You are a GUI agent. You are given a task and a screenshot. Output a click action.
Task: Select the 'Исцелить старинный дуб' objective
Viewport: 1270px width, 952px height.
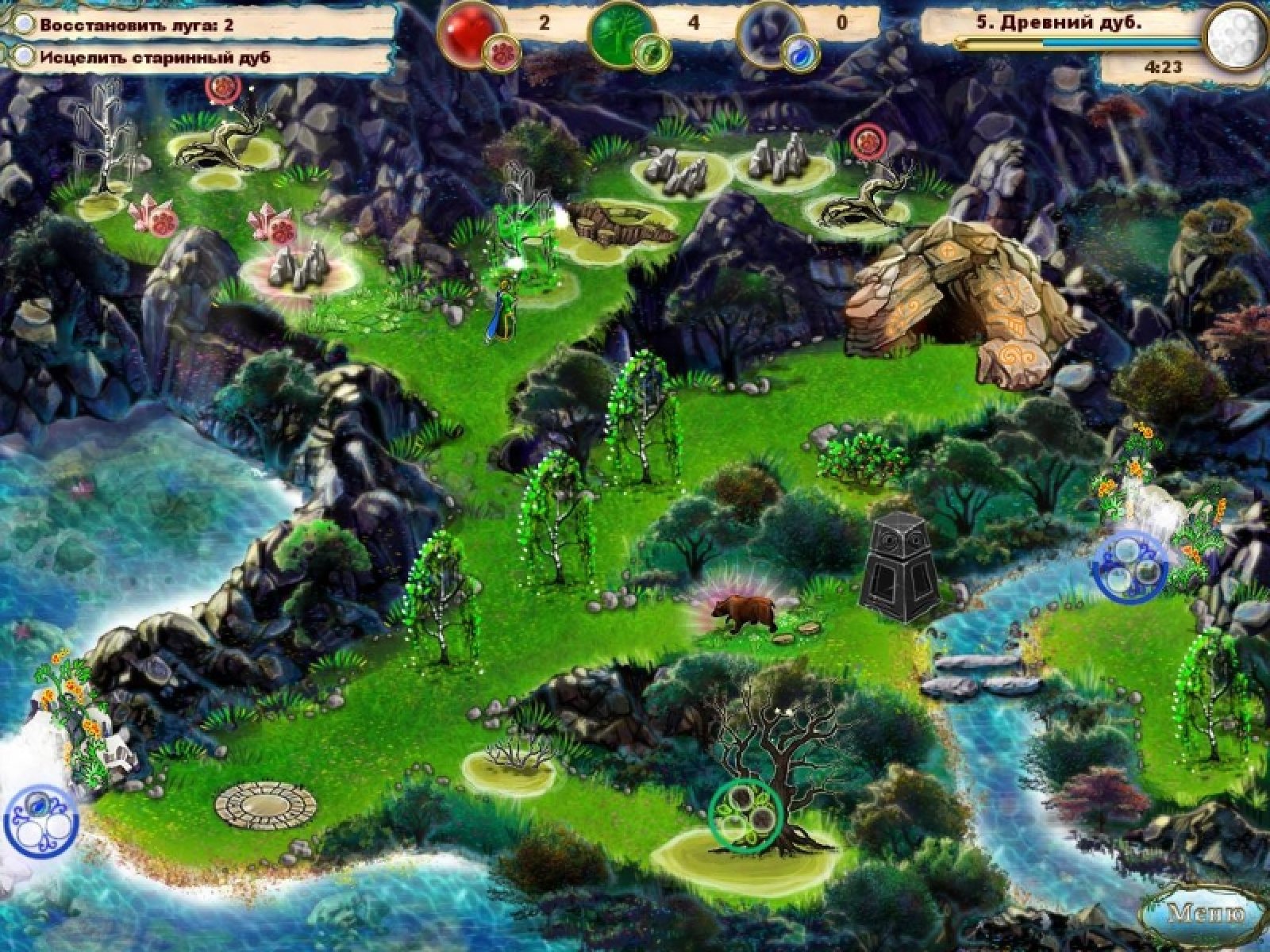[x=155, y=57]
